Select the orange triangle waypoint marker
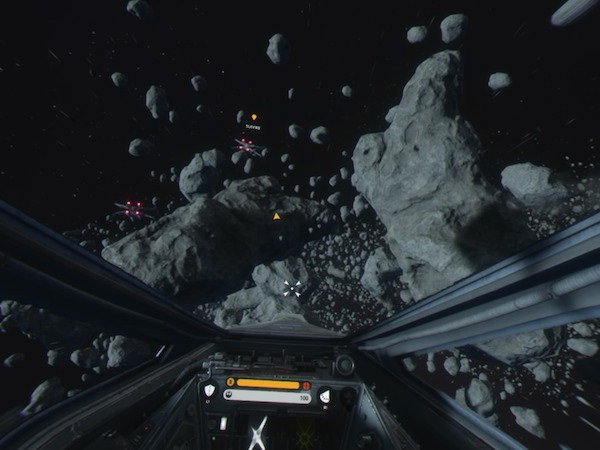600x450 pixels. point(276,215)
